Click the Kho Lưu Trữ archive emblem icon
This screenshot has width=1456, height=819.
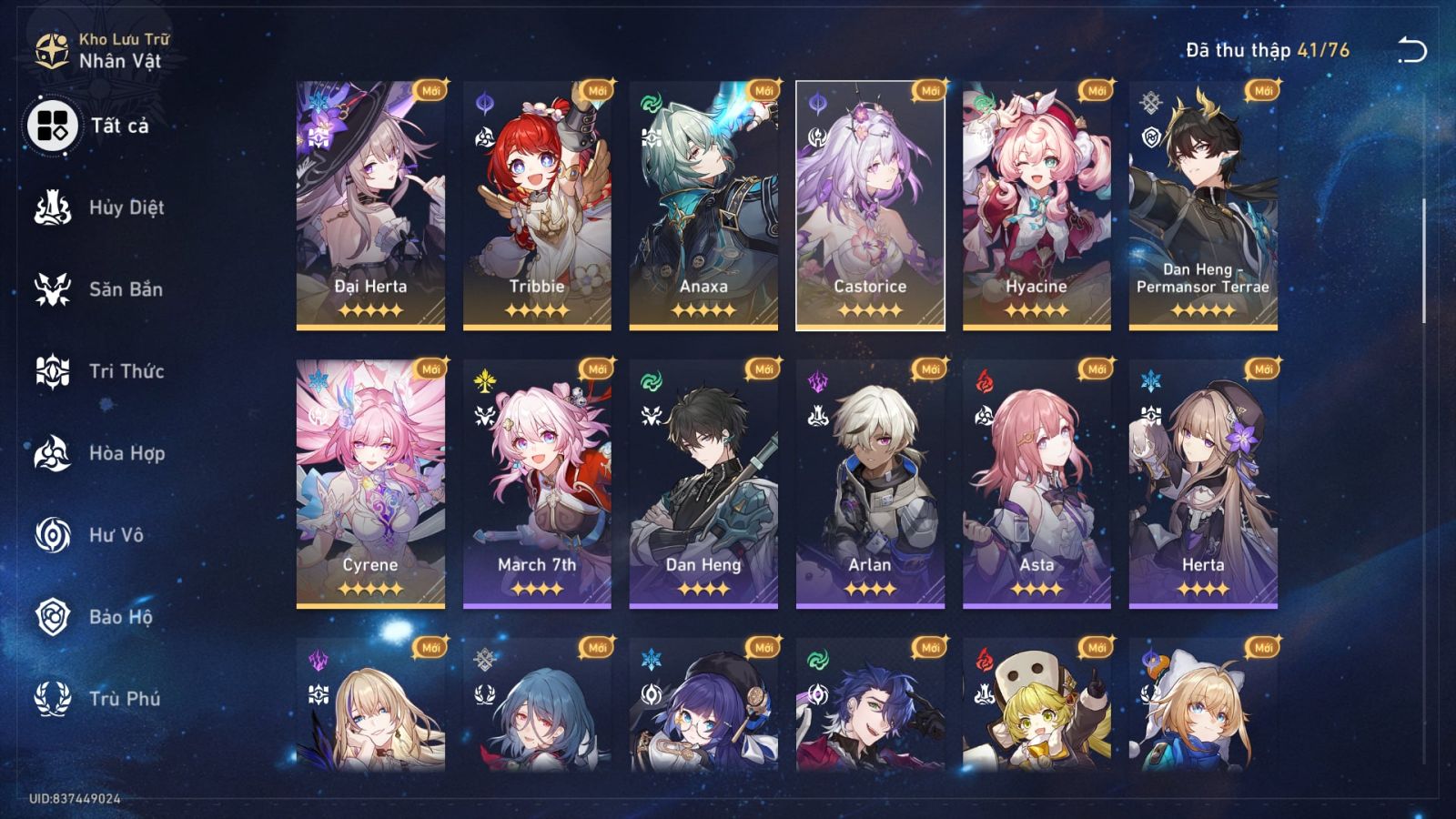pos(52,50)
